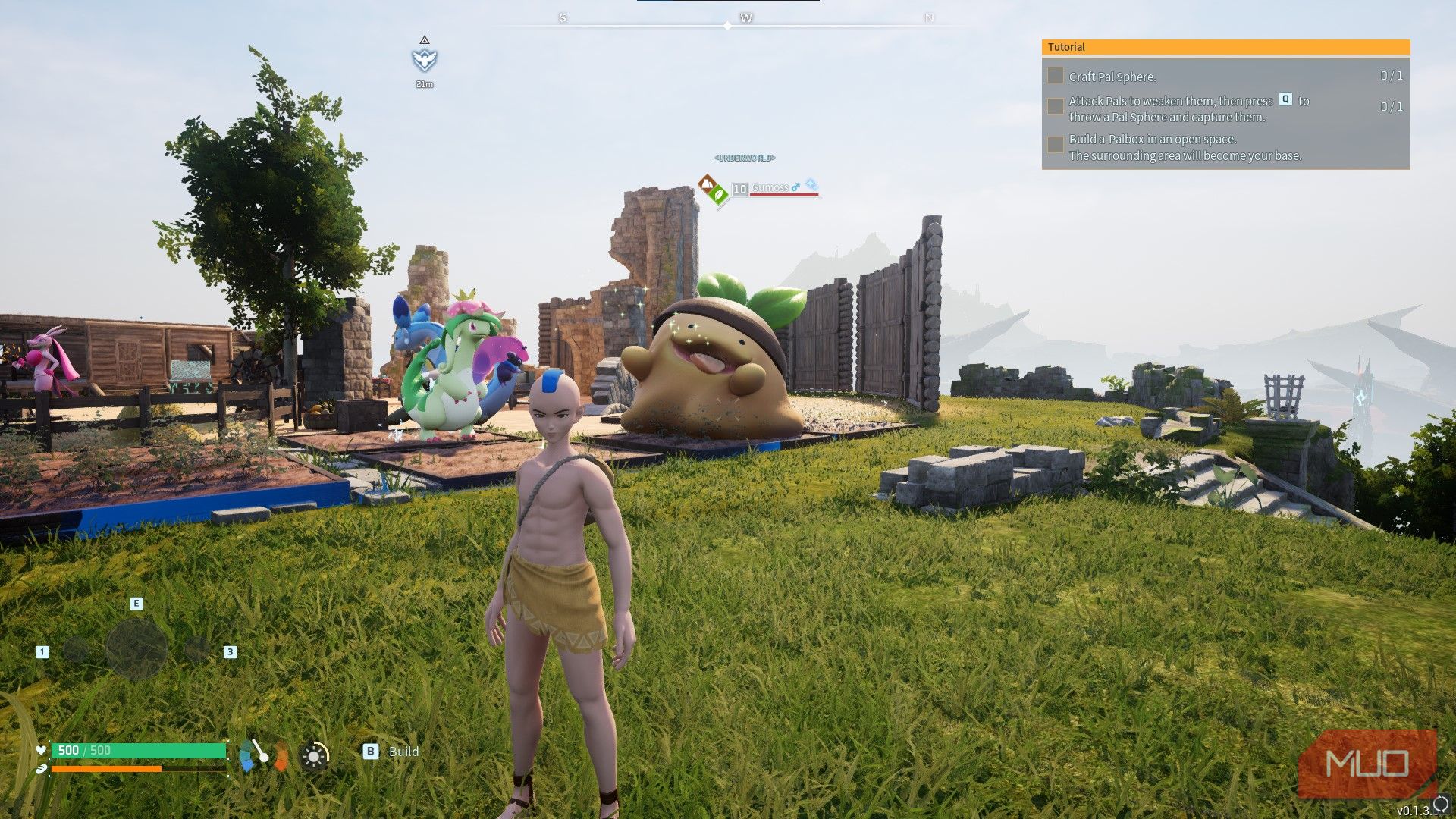Check off the 'Craft Pal Sphere' tutorial objective
The image size is (1456, 819).
click(x=1055, y=76)
